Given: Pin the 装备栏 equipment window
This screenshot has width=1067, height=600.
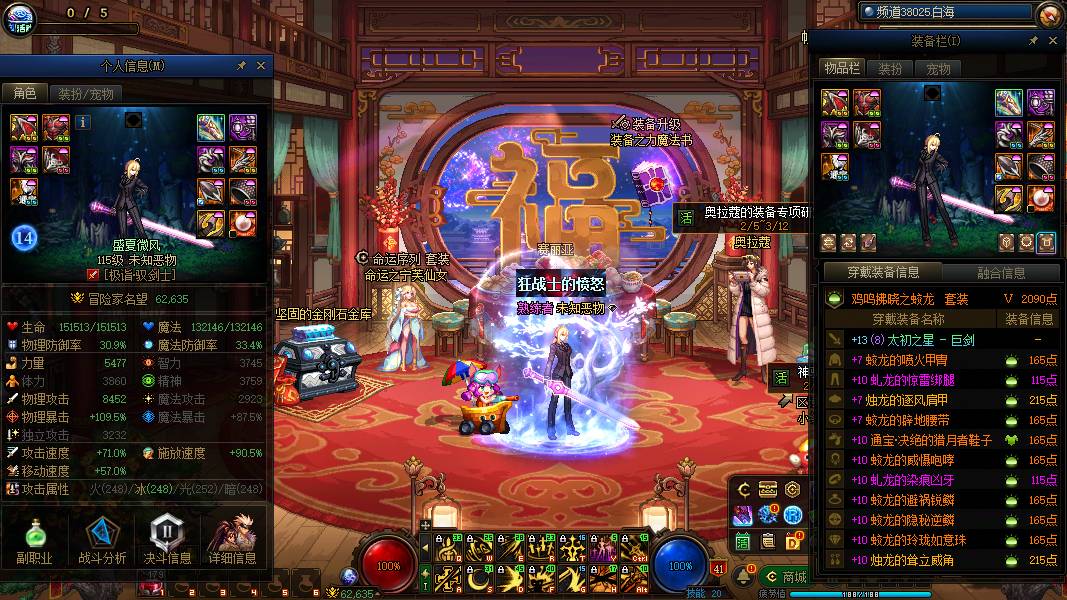Looking at the screenshot, I should click(1033, 41).
